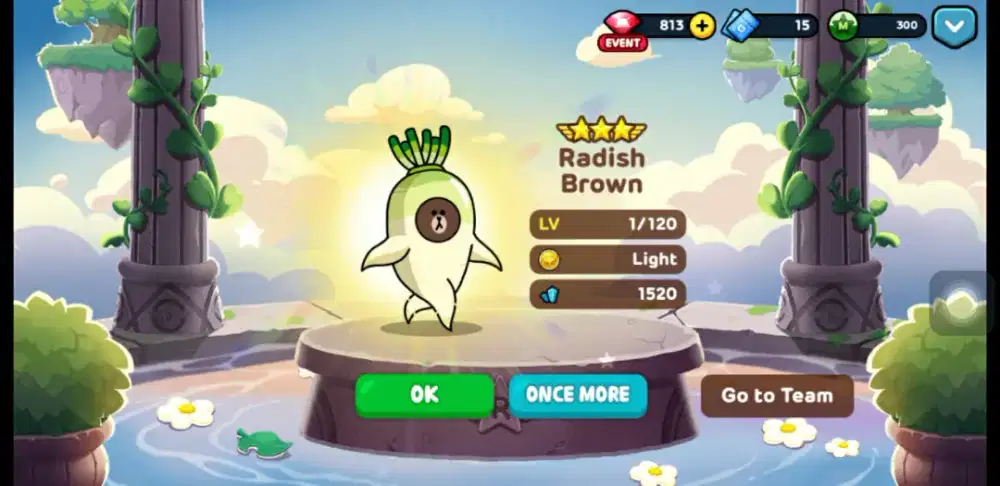This screenshot has height=486, width=1000.
Task: Confirm with the green OK button
Action: coord(424,395)
